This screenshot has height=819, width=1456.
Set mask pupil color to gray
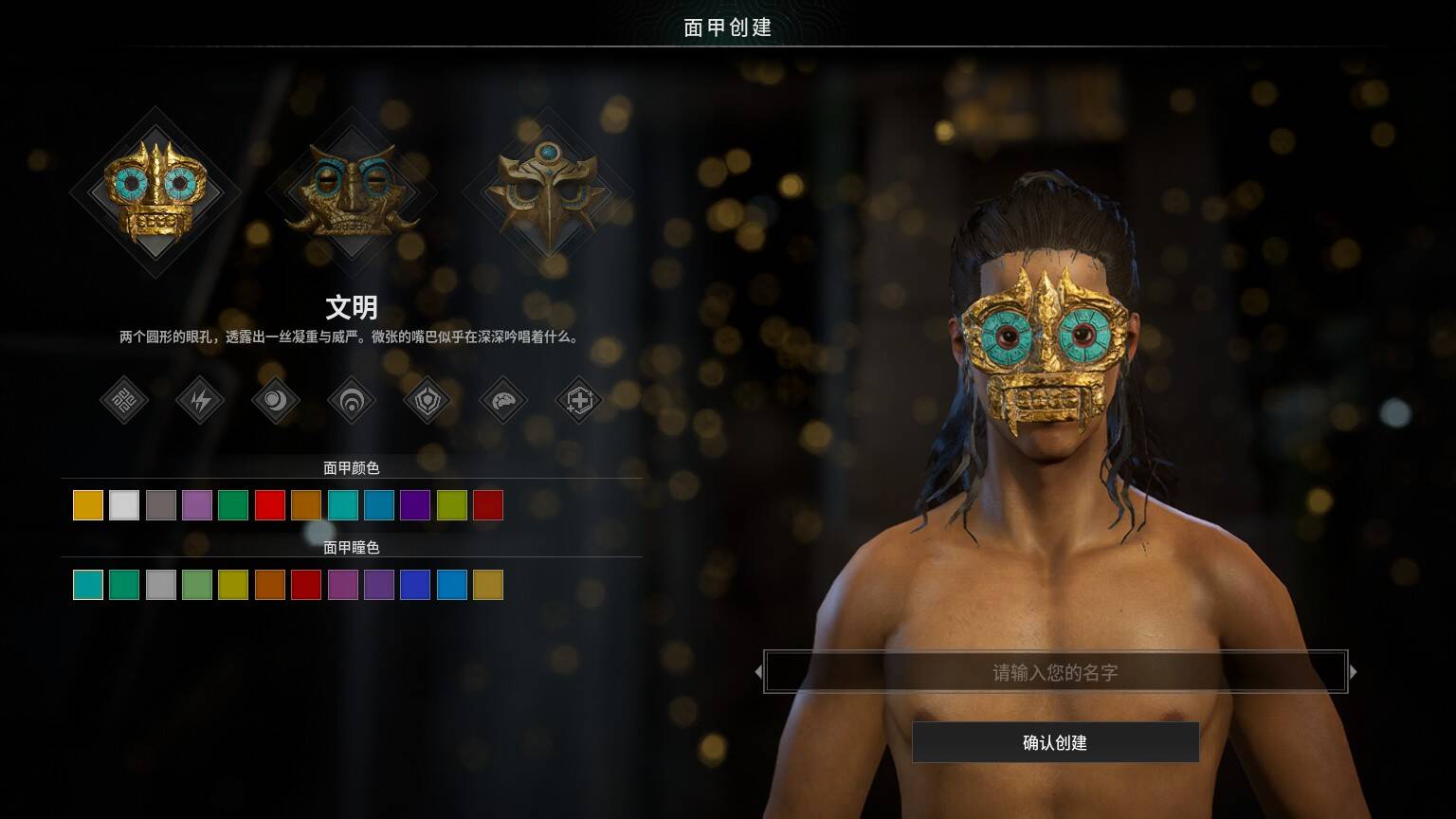click(x=161, y=585)
